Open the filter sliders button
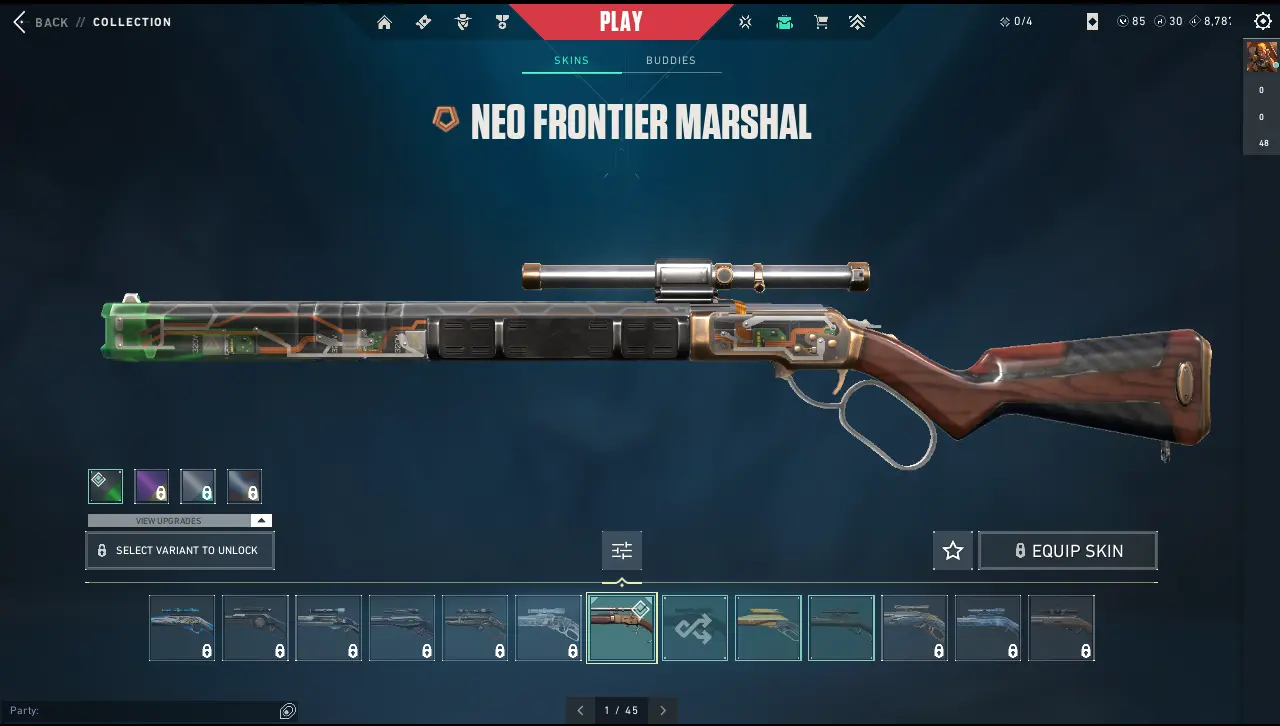This screenshot has width=1280, height=726. [x=622, y=551]
